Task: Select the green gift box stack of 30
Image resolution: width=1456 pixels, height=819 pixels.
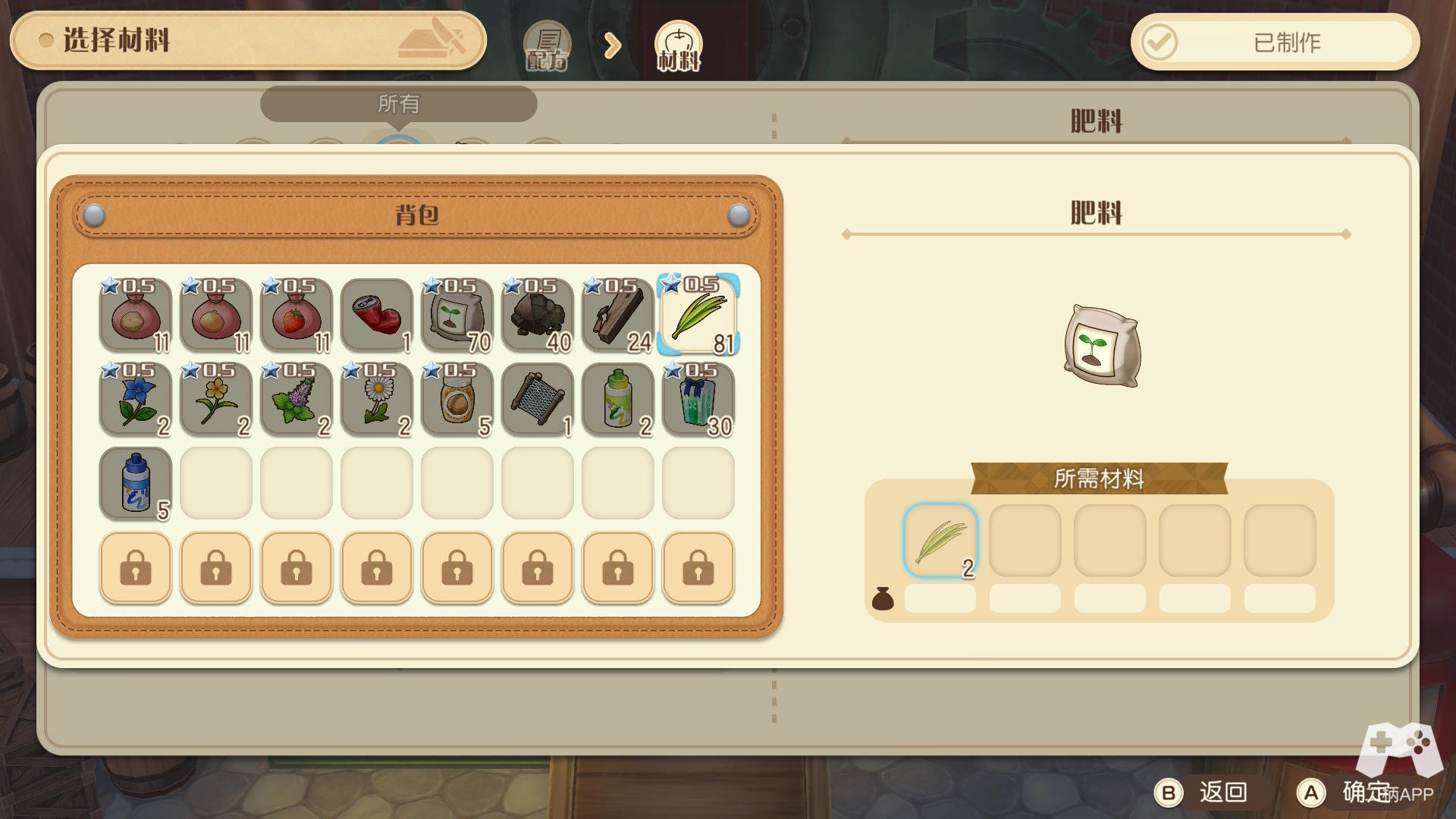Action: click(698, 400)
